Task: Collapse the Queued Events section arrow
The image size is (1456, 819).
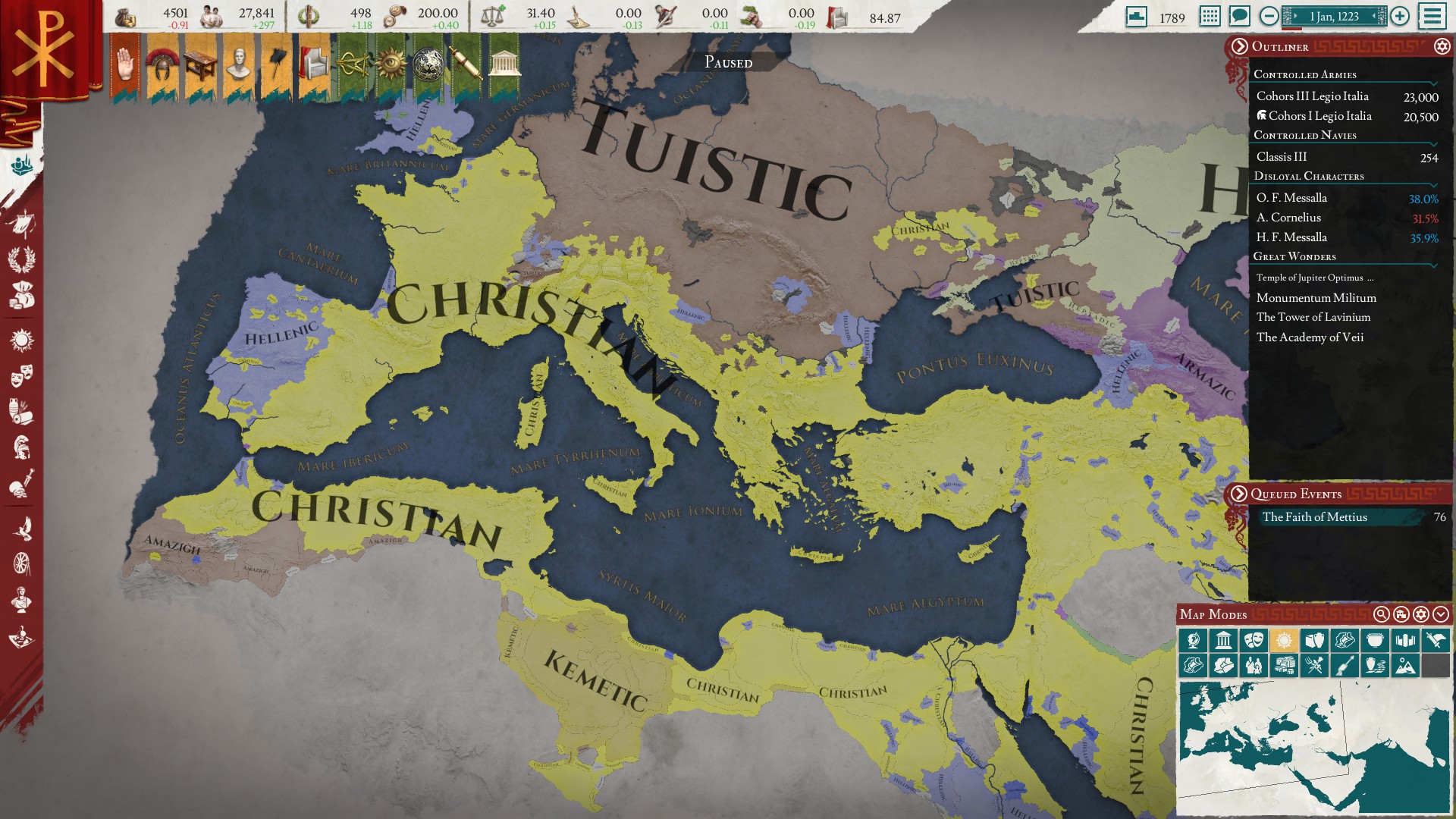Action: [x=1239, y=494]
